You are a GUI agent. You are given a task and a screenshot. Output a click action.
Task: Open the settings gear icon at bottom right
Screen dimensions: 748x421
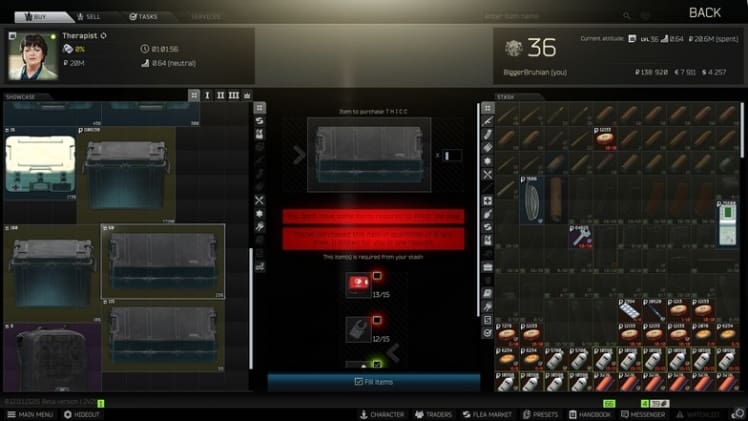(x=737, y=413)
